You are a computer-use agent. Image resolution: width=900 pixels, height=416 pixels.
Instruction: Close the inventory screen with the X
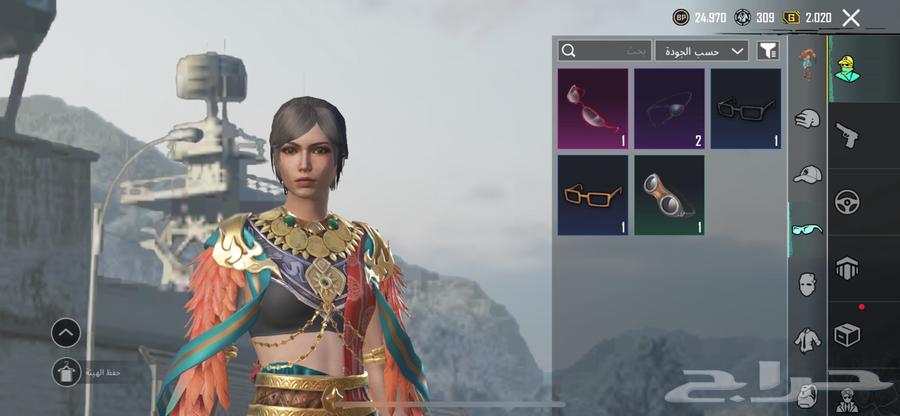click(x=851, y=17)
